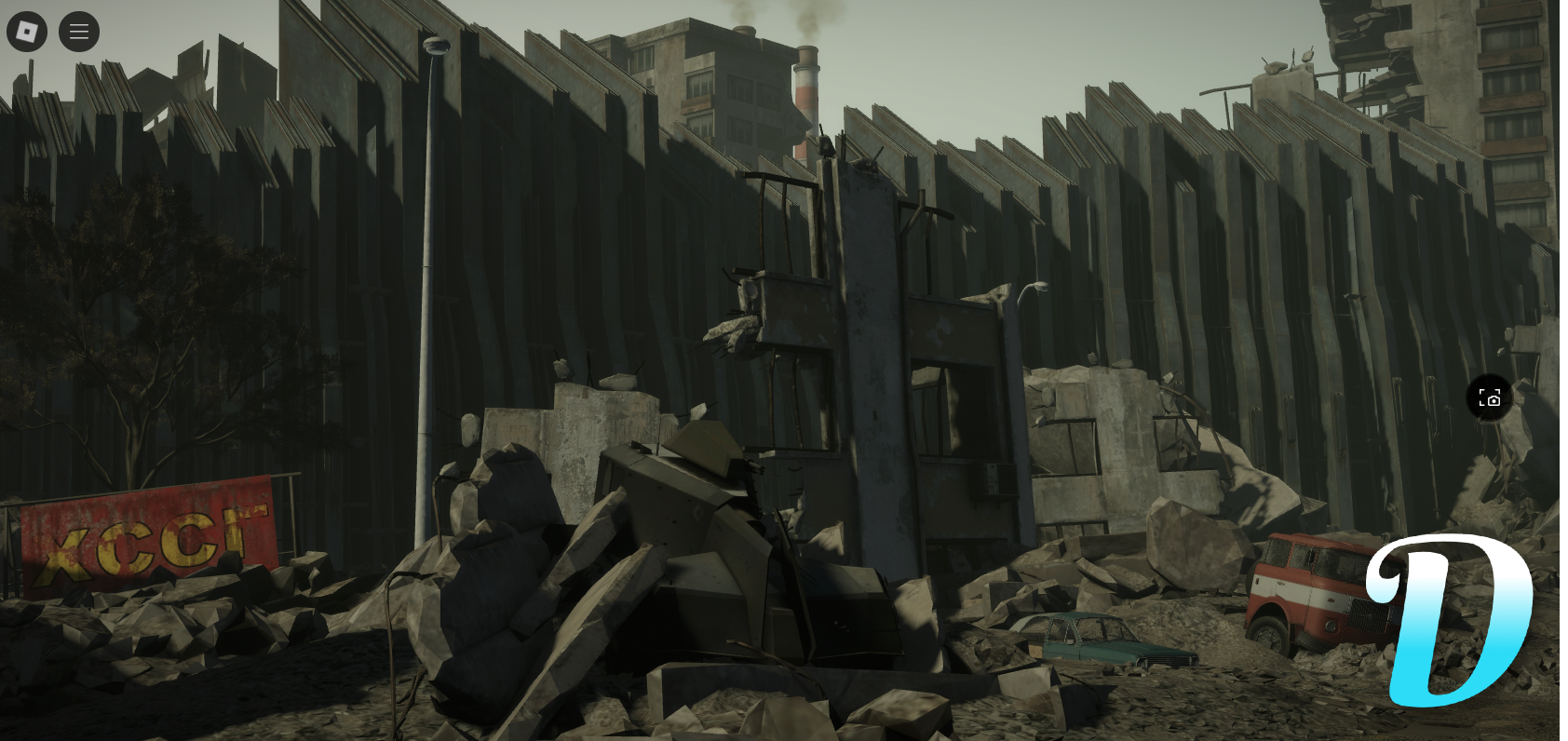
Task: Click the screenshot capture camera icon
Action: pos(1490,398)
